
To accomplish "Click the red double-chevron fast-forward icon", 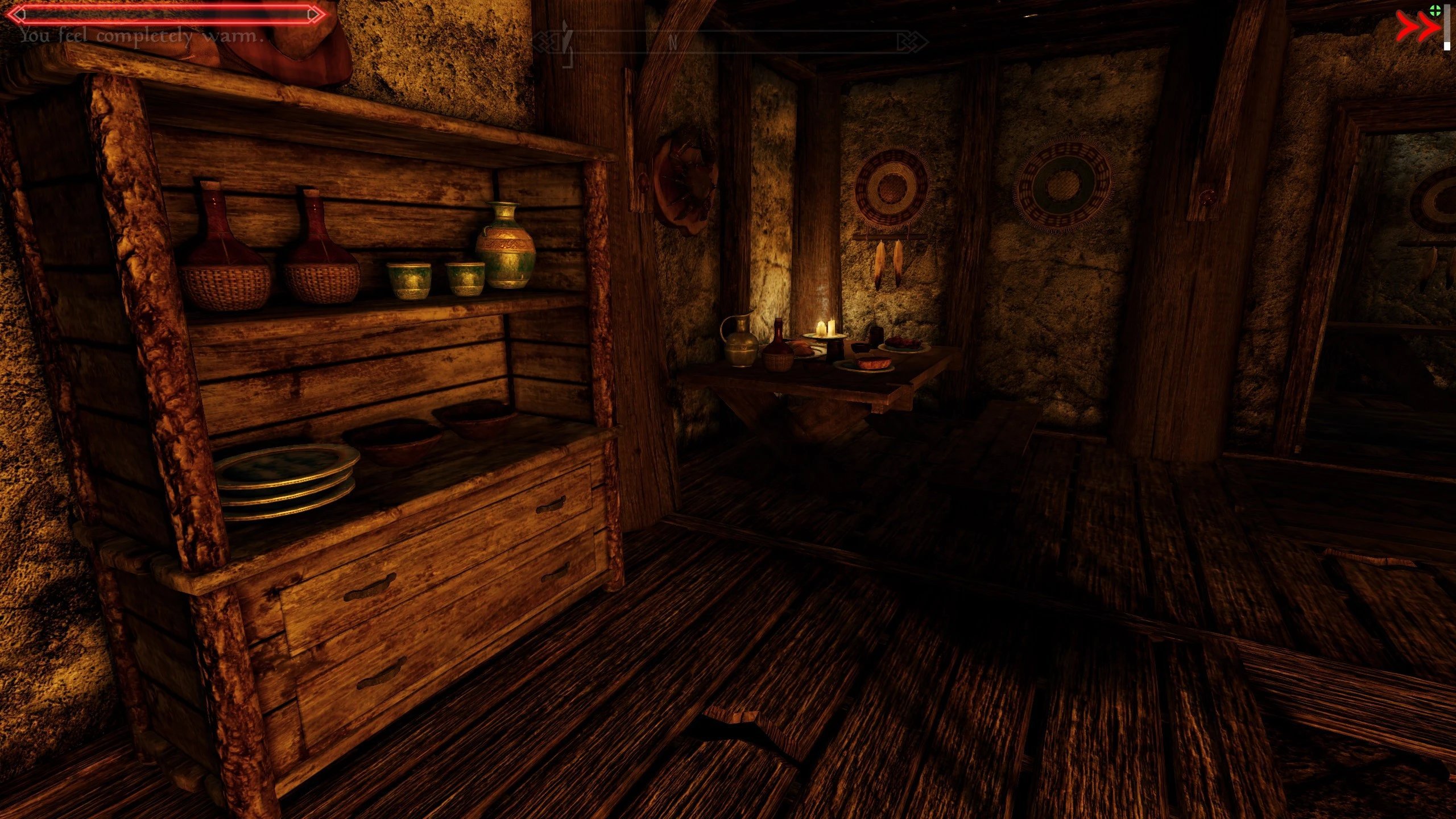I will (1417, 28).
